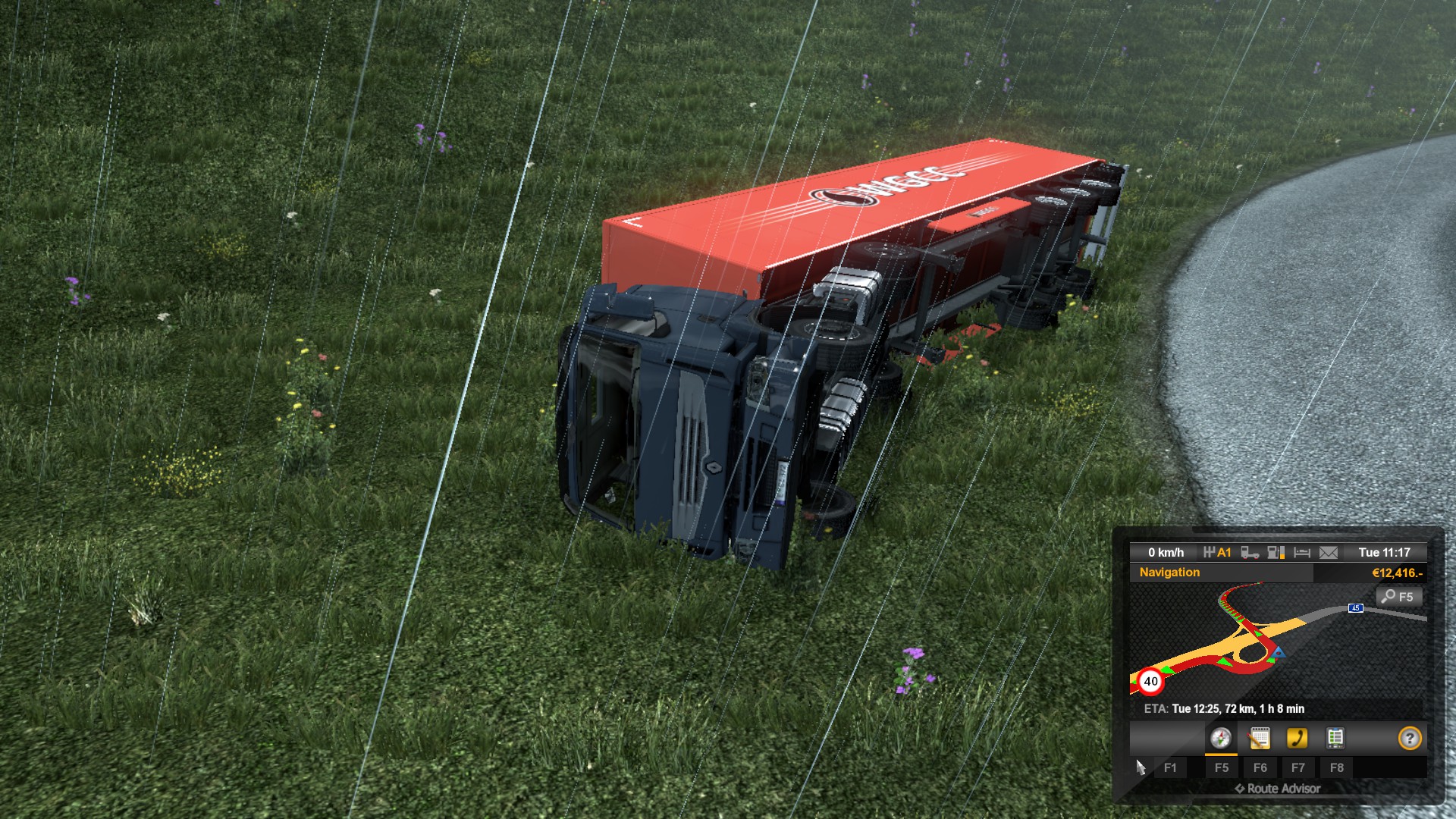The image size is (1456, 819).
Task: Click the bed rest indicator icon
Action: 1302,553
